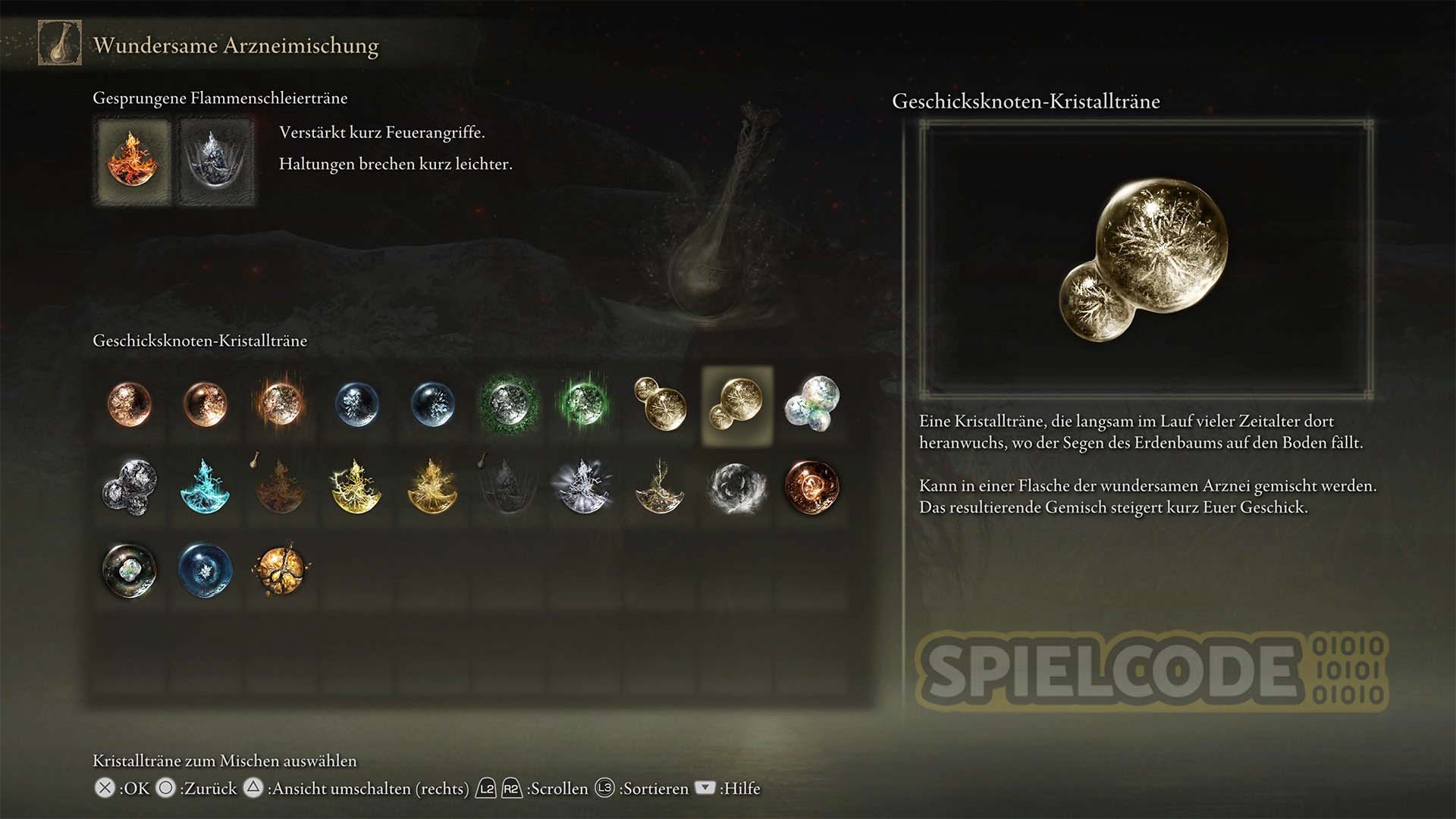The width and height of the screenshot is (1456, 819).
Task: Select the equipped grey stonebarb tear slot
Action: 217,162
